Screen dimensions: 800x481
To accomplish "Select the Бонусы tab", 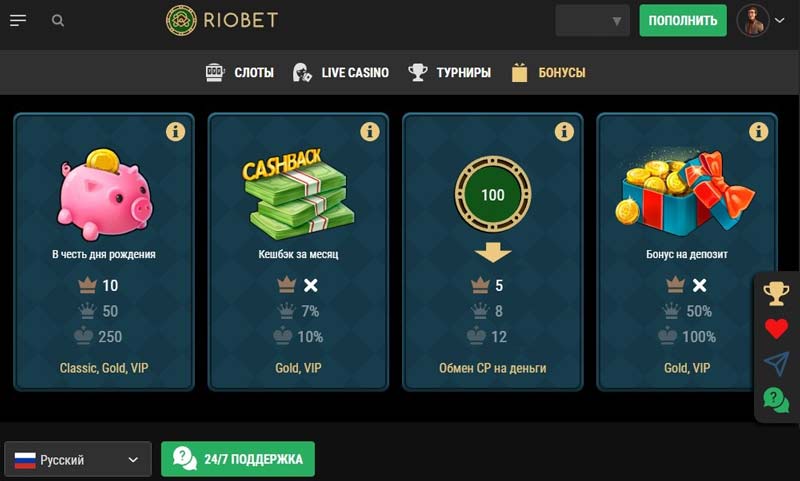I will (x=548, y=72).
